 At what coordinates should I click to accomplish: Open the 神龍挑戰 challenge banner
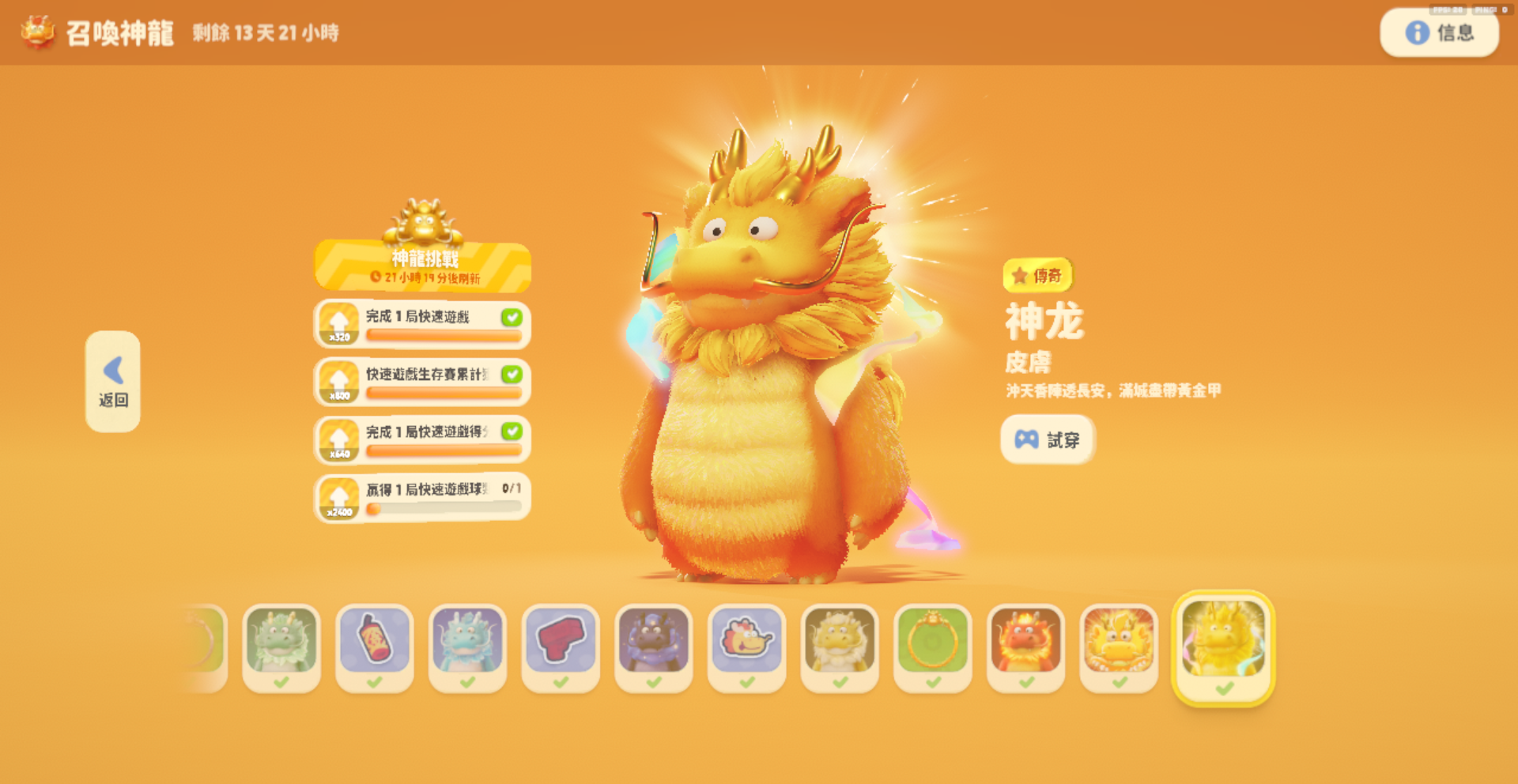(x=423, y=266)
